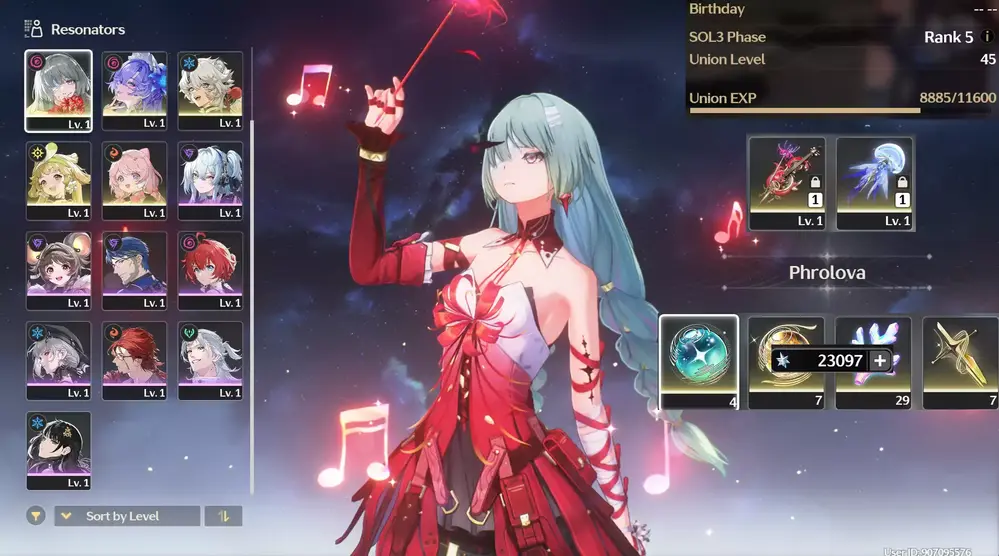Pick the red spiky-haired resonator portrait
The height and width of the screenshot is (556, 999).
210,271
